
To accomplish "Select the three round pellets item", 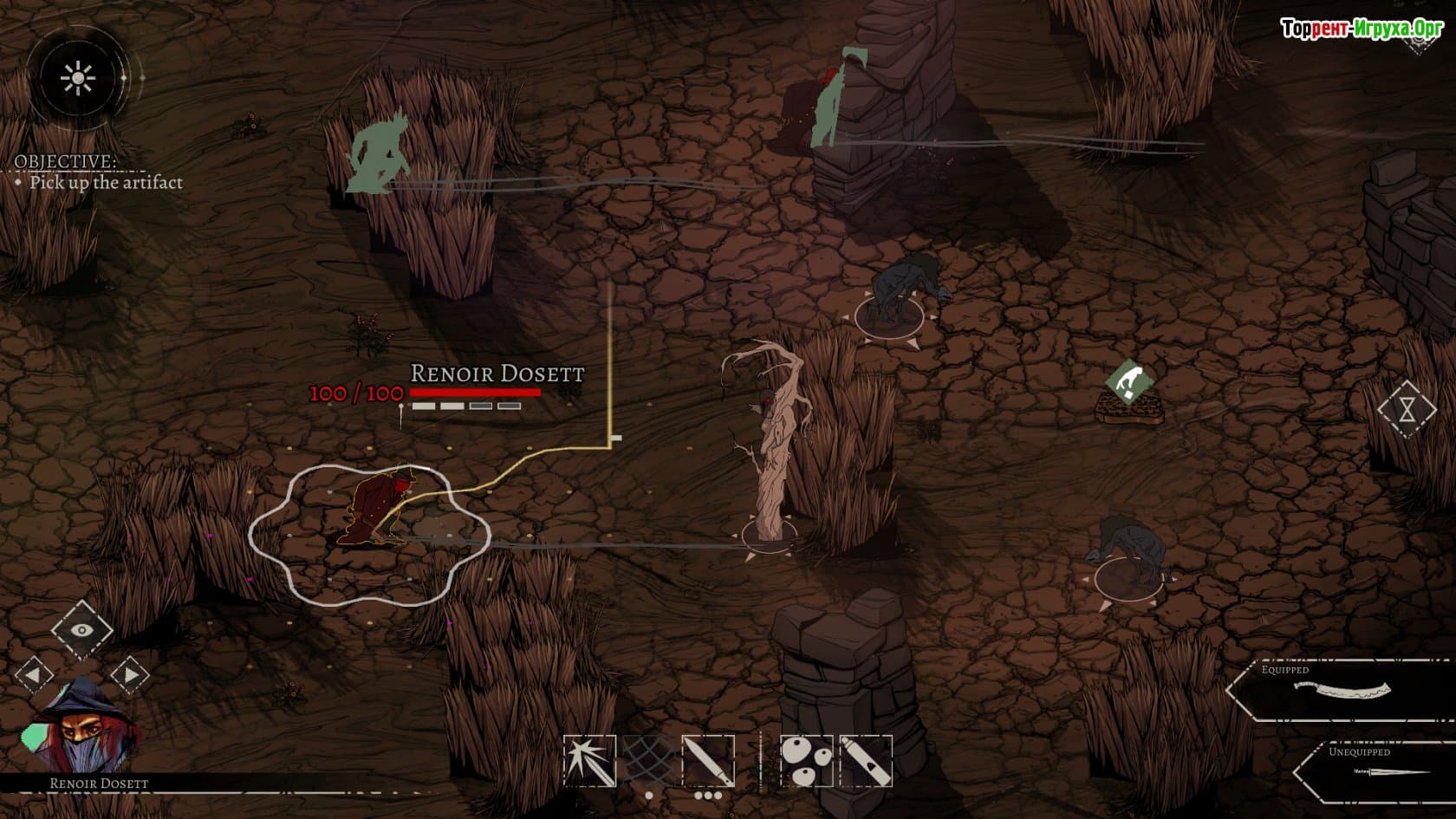I will click(807, 760).
